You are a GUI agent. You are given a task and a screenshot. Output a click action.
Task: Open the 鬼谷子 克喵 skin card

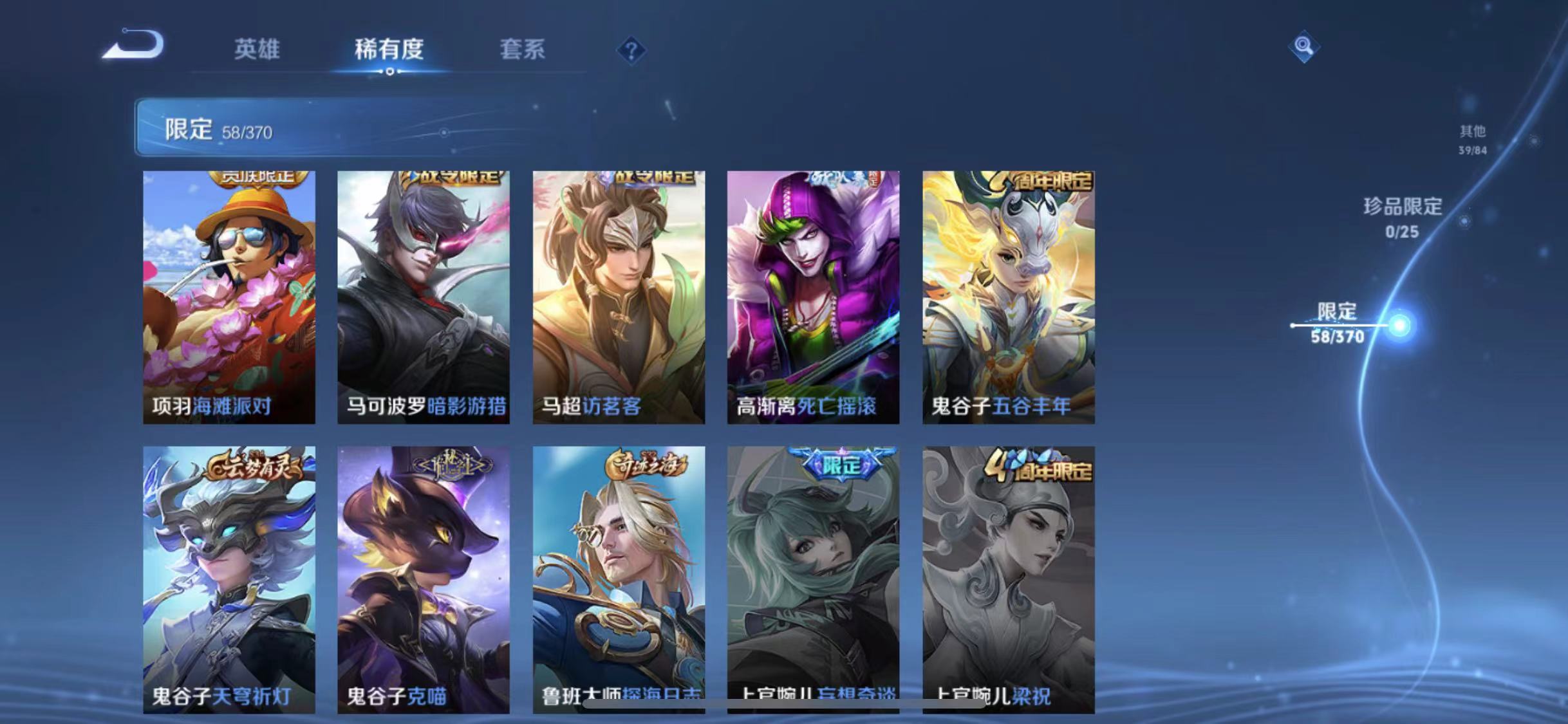(x=425, y=579)
